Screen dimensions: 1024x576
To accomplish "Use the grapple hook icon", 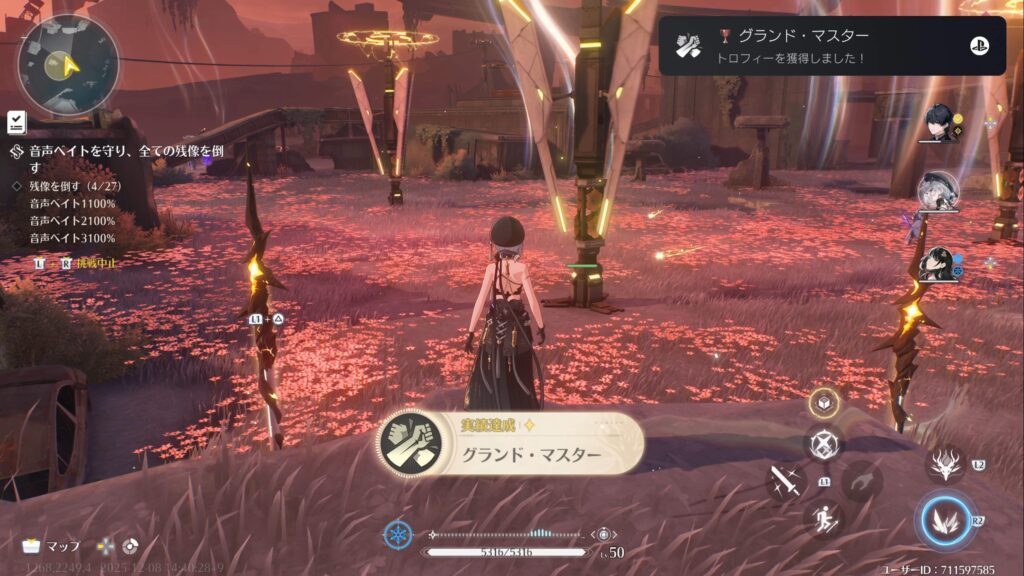I will pos(861,482).
